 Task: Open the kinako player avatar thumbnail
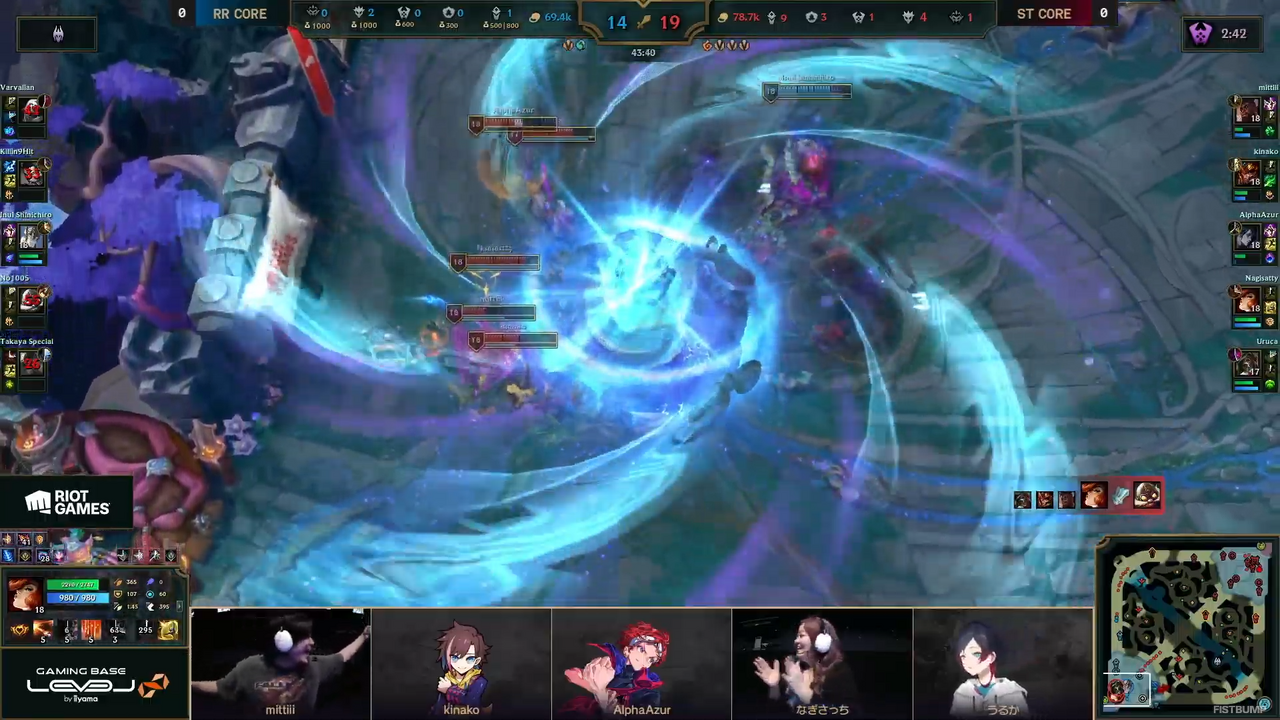(461, 664)
